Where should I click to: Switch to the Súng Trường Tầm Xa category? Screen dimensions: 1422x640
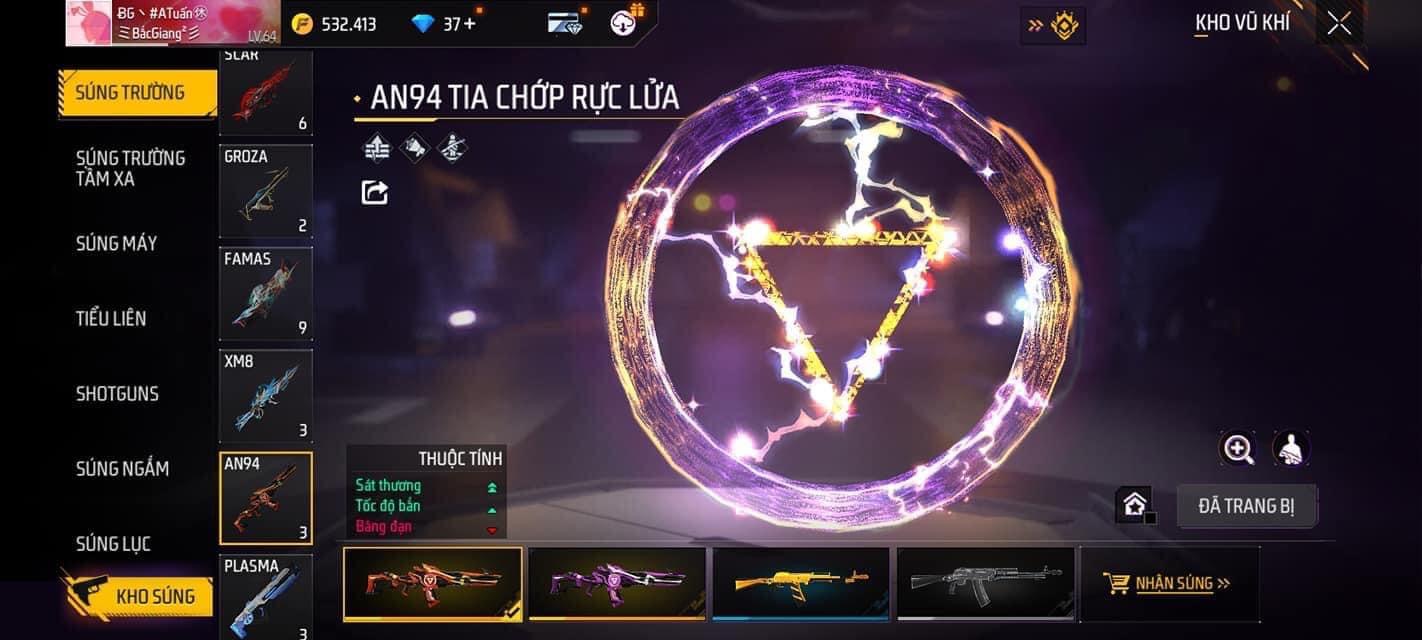[131, 168]
